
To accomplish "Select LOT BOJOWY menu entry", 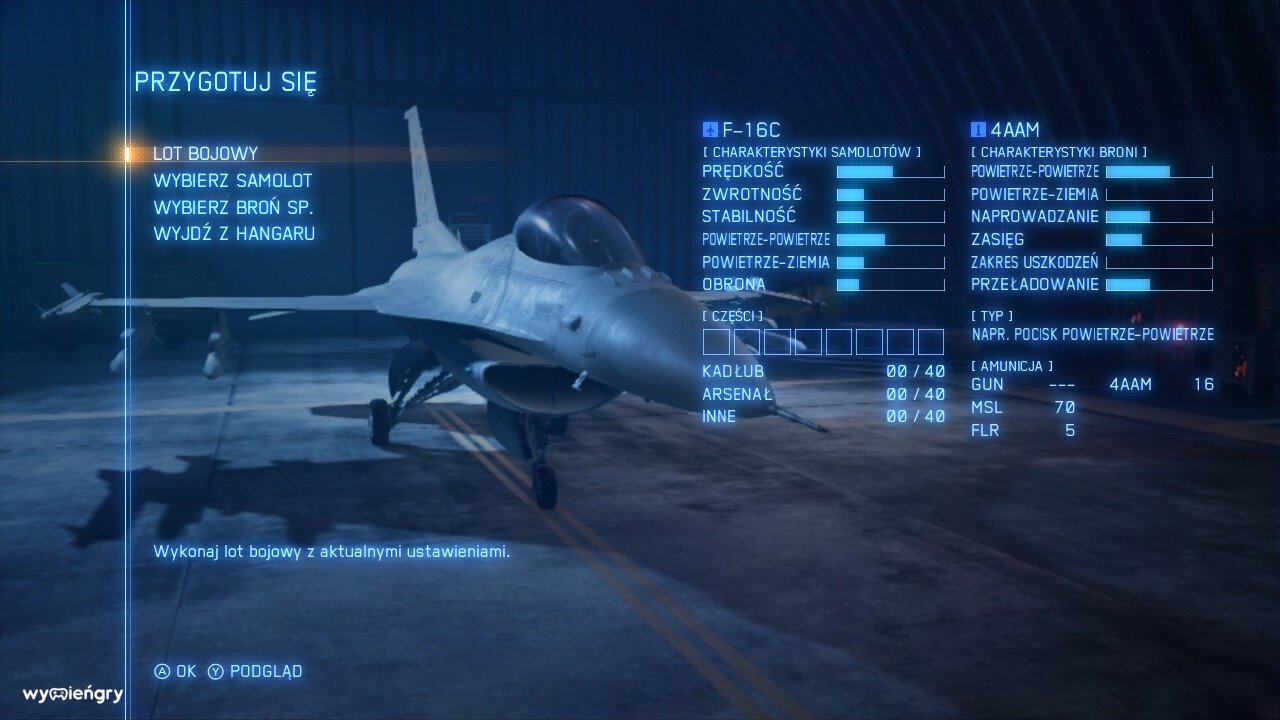I will [205, 154].
